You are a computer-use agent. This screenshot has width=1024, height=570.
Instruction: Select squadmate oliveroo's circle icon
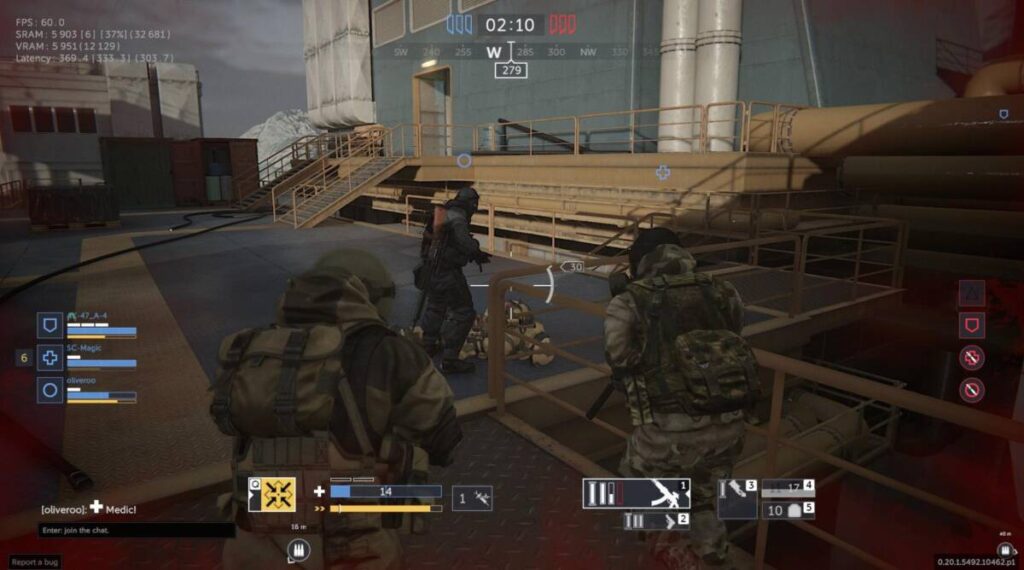point(50,390)
